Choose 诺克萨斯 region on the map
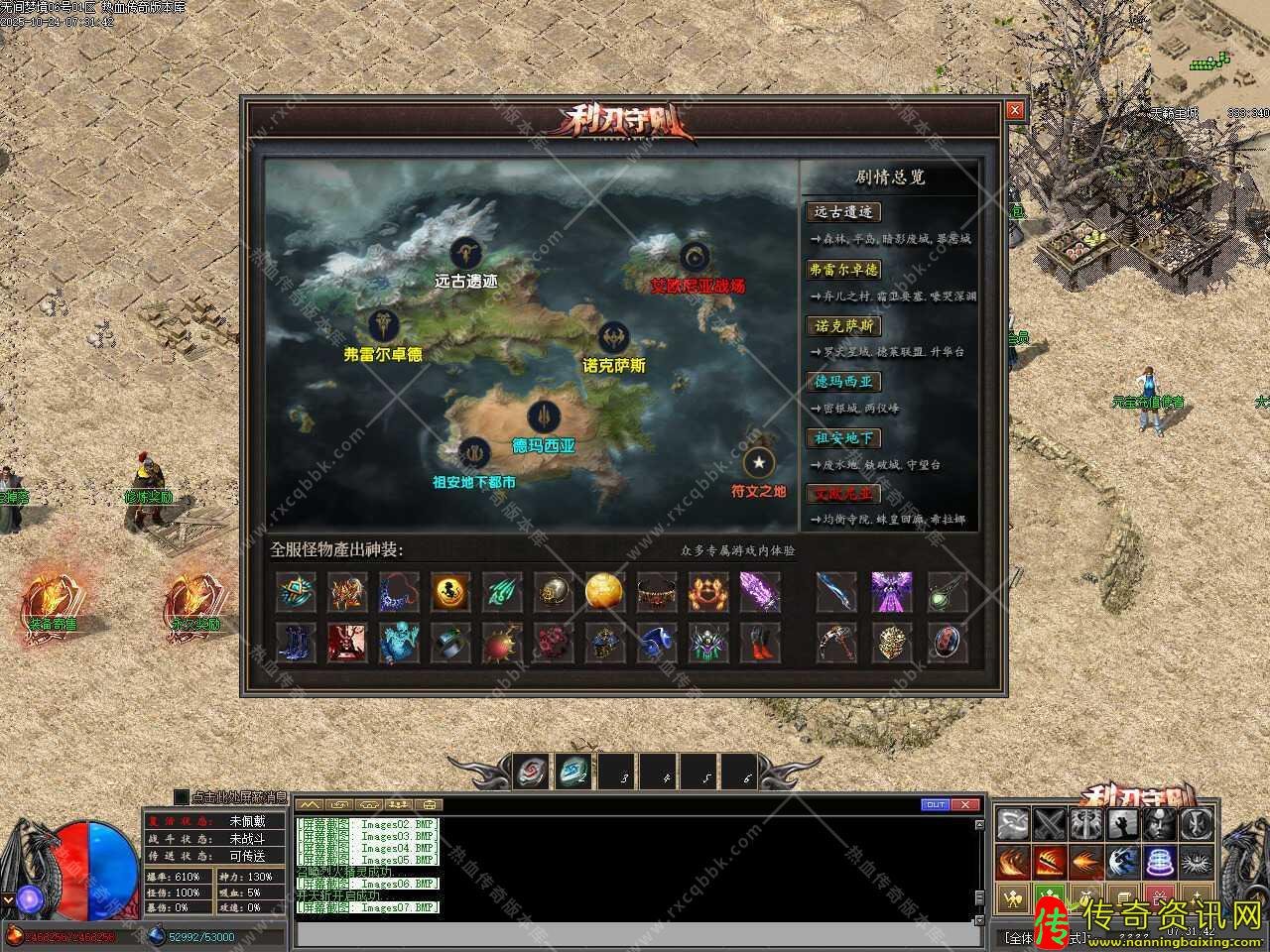The height and width of the screenshot is (952, 1270). 614,337
